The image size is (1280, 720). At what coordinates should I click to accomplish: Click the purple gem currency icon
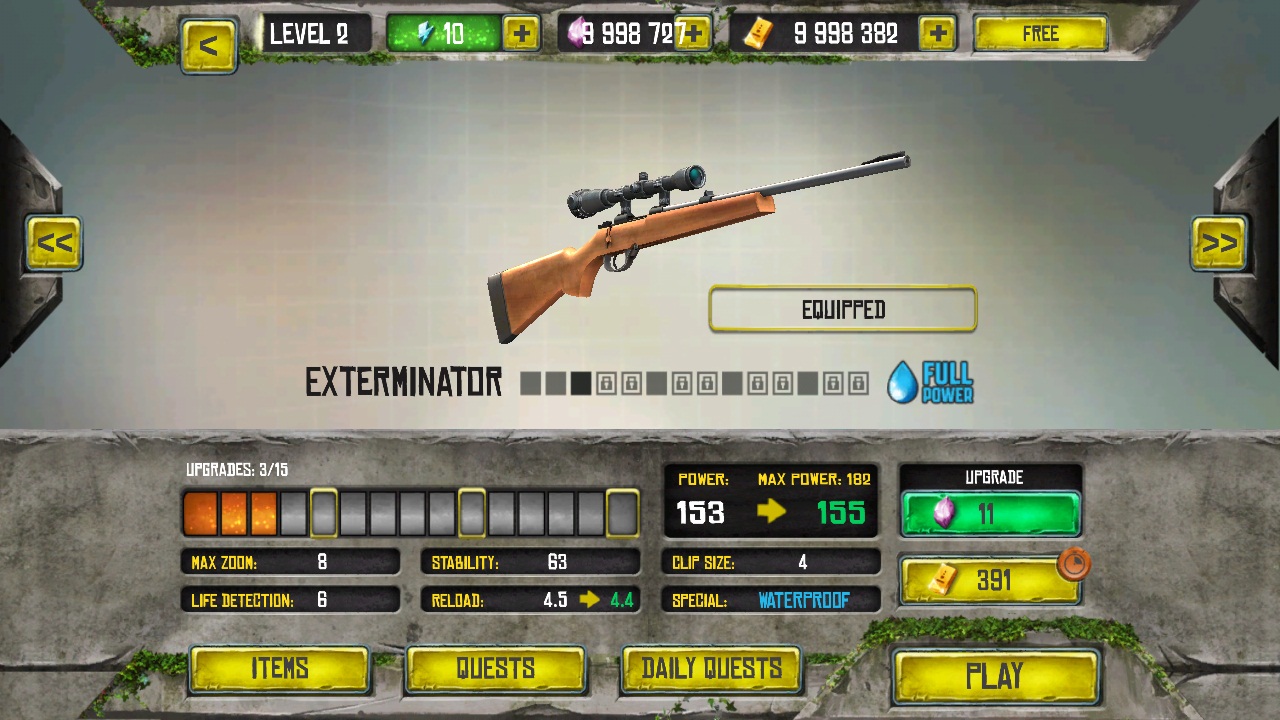coord(578,33)
